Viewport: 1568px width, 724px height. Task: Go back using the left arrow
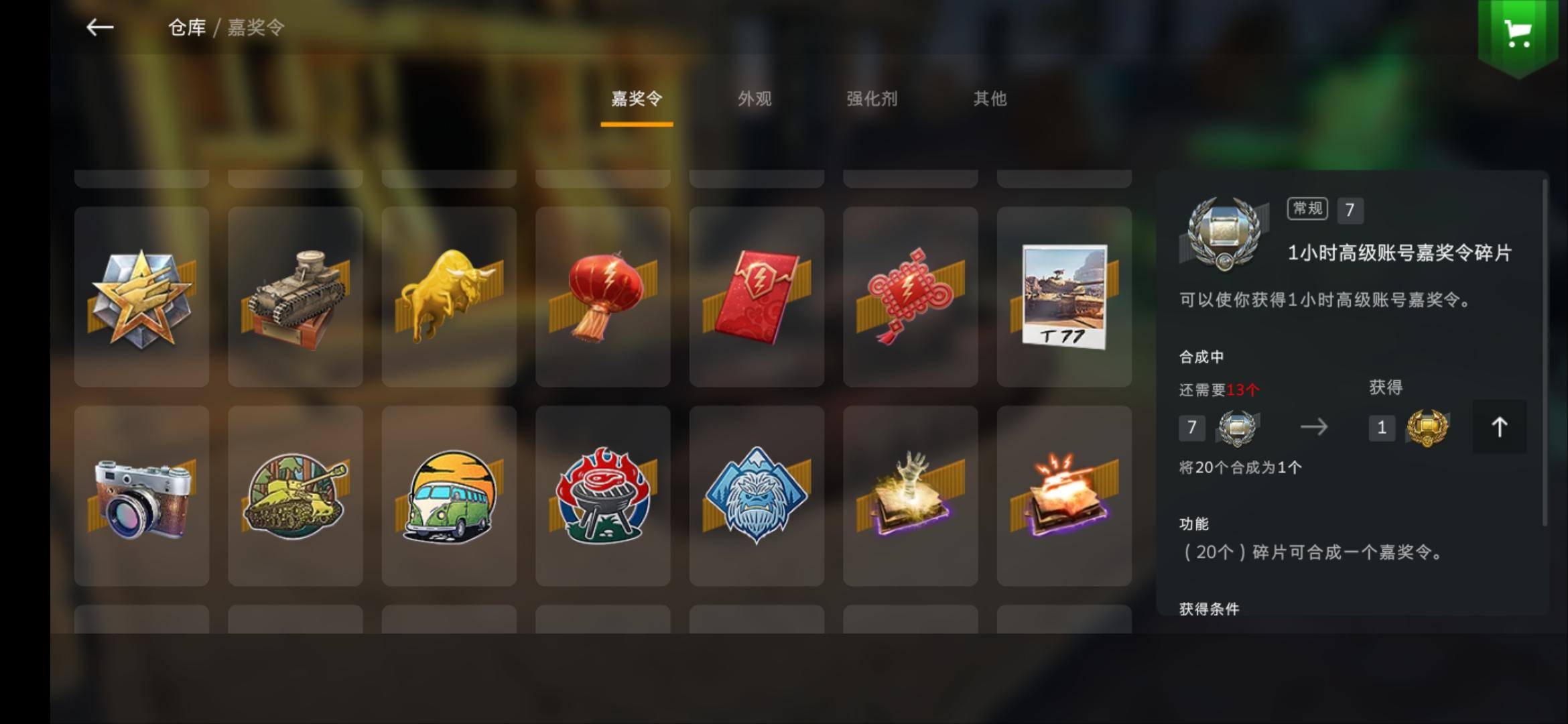click(99, 28)
